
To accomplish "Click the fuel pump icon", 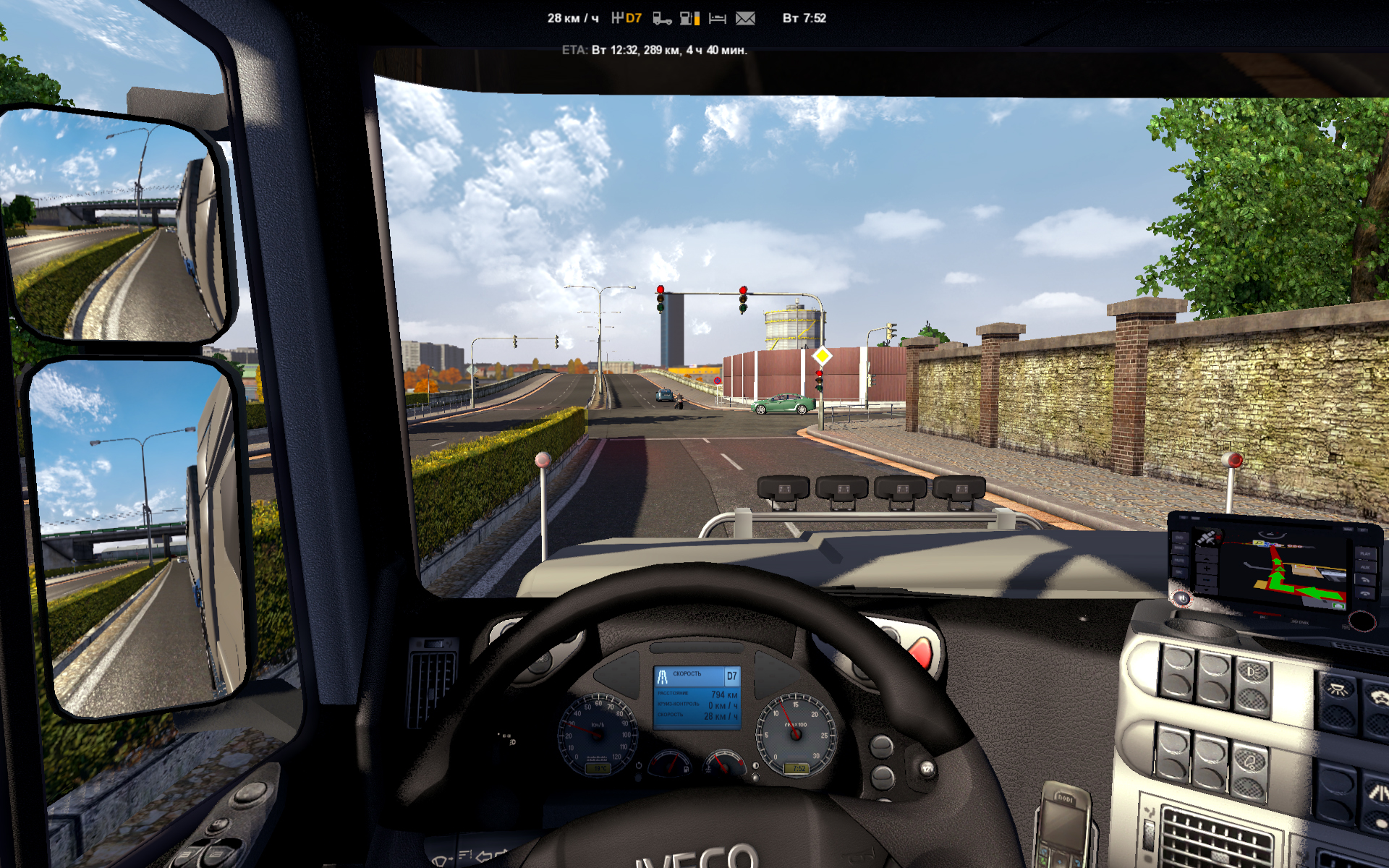I will [x=689, y=18].
